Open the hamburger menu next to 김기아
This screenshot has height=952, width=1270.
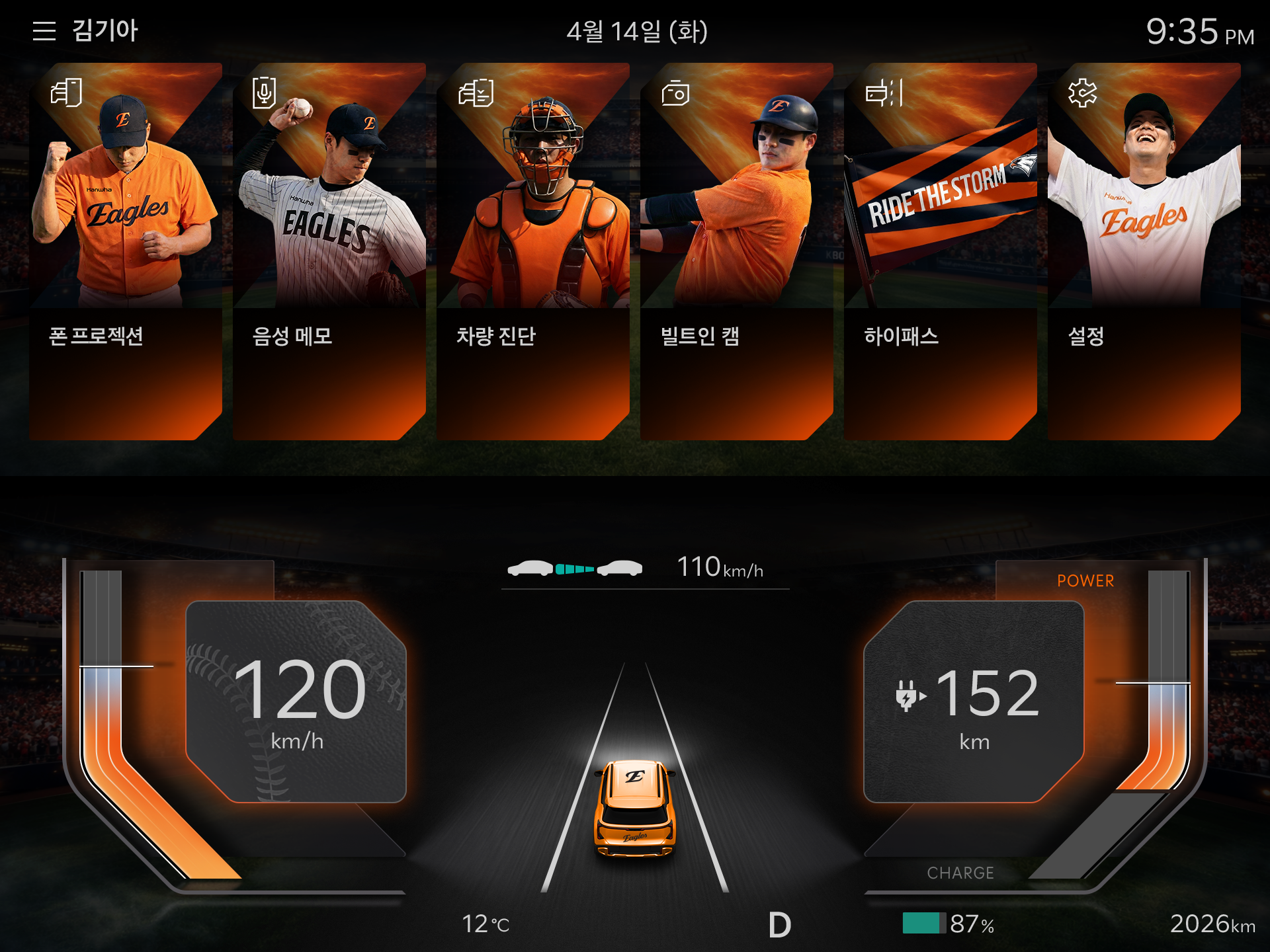(44, 30)
